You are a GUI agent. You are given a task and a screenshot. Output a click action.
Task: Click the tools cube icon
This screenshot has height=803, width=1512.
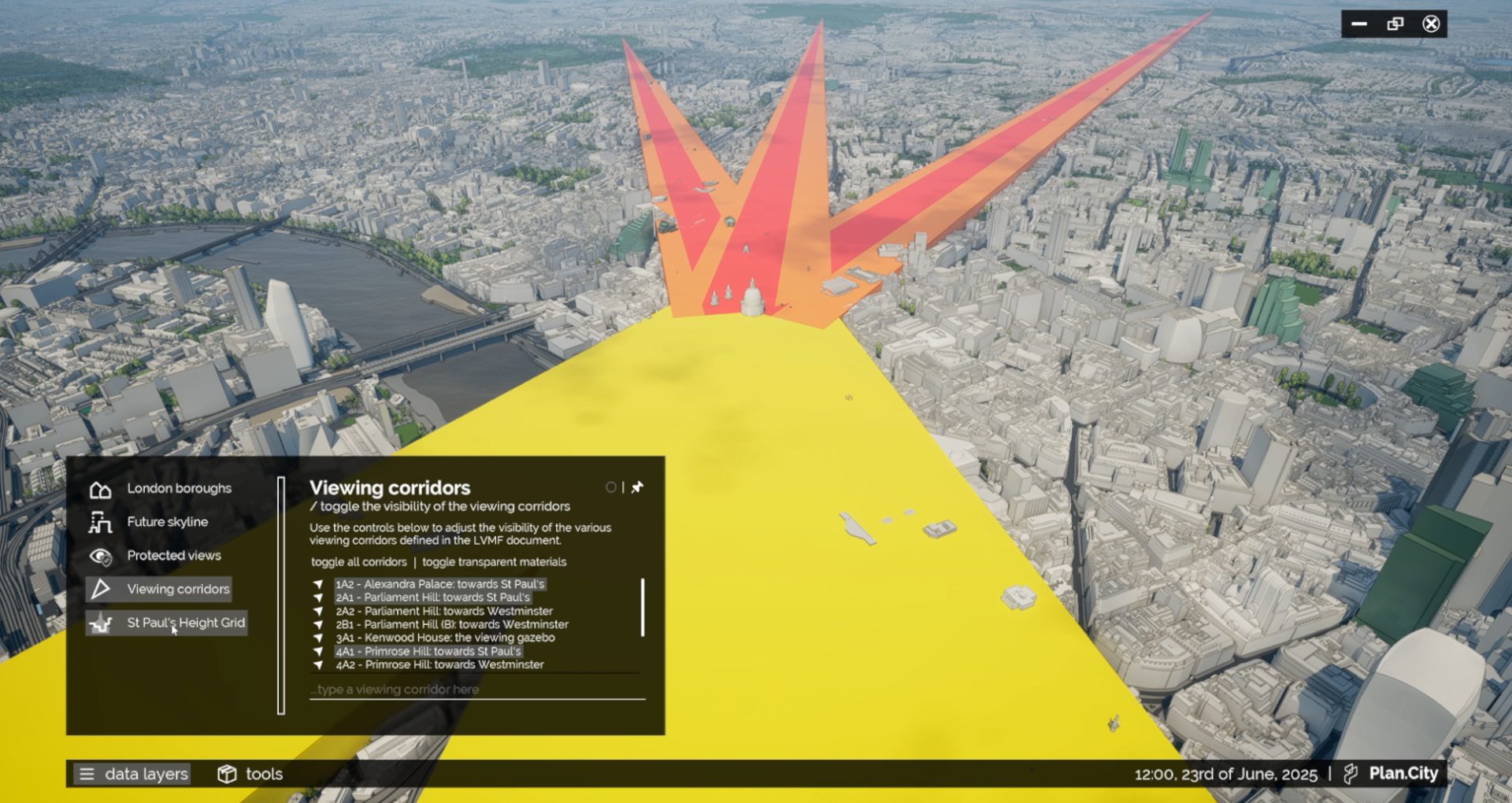point(228,774)
